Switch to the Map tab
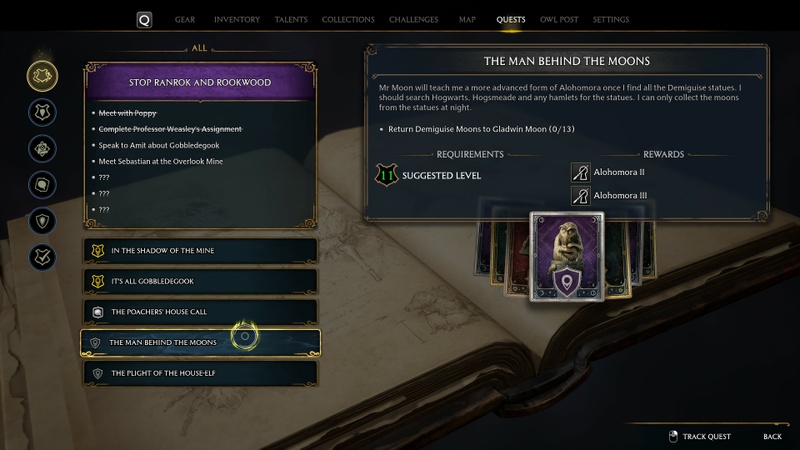Image resolution: width=800 pixels, height=450 pixels. (x=467, y=20)
